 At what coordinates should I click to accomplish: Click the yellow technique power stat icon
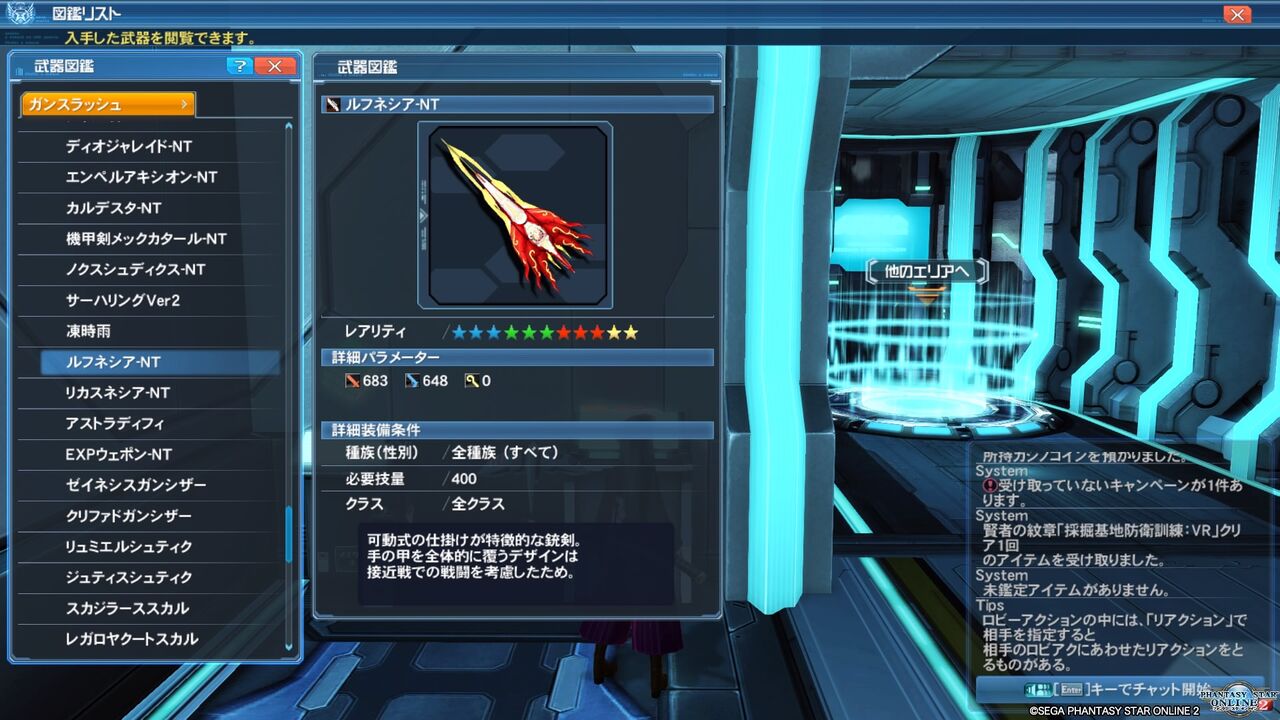468,380
